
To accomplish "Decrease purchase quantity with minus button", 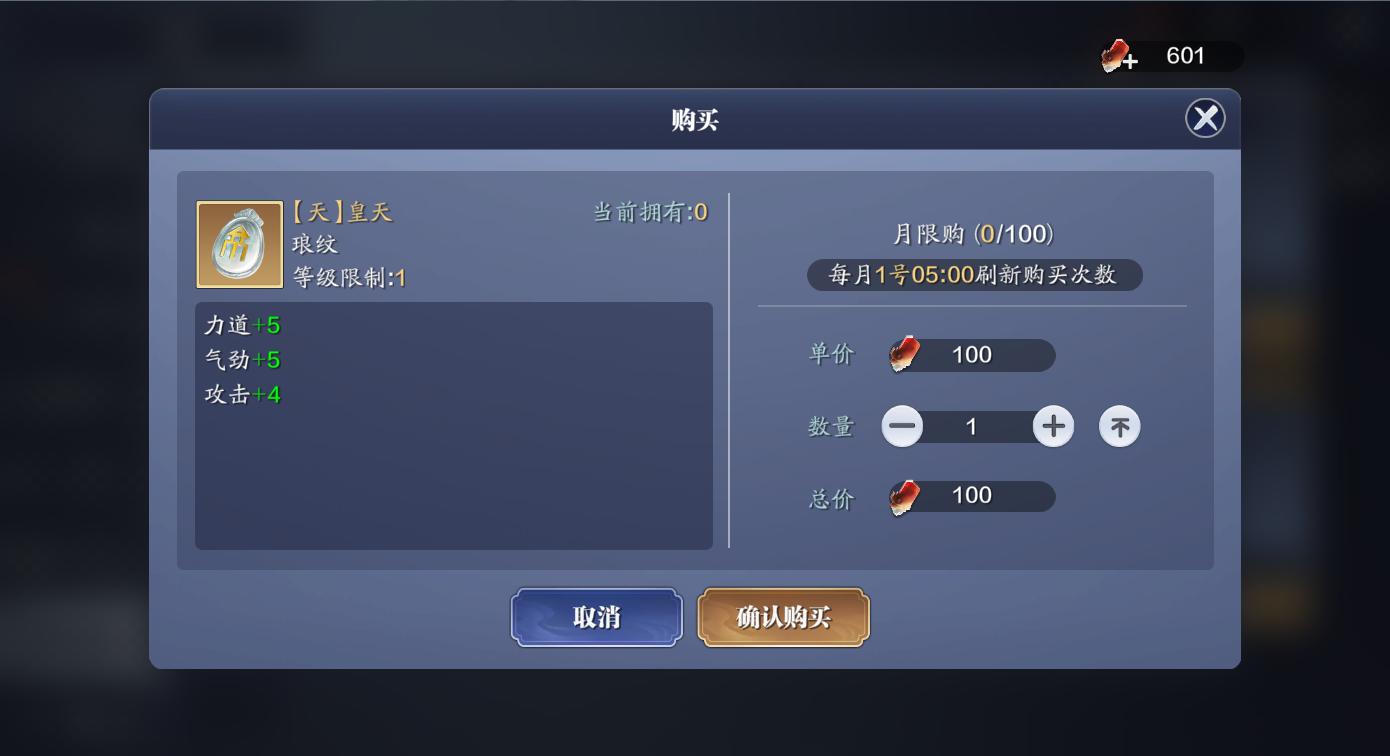I will 903,426.
